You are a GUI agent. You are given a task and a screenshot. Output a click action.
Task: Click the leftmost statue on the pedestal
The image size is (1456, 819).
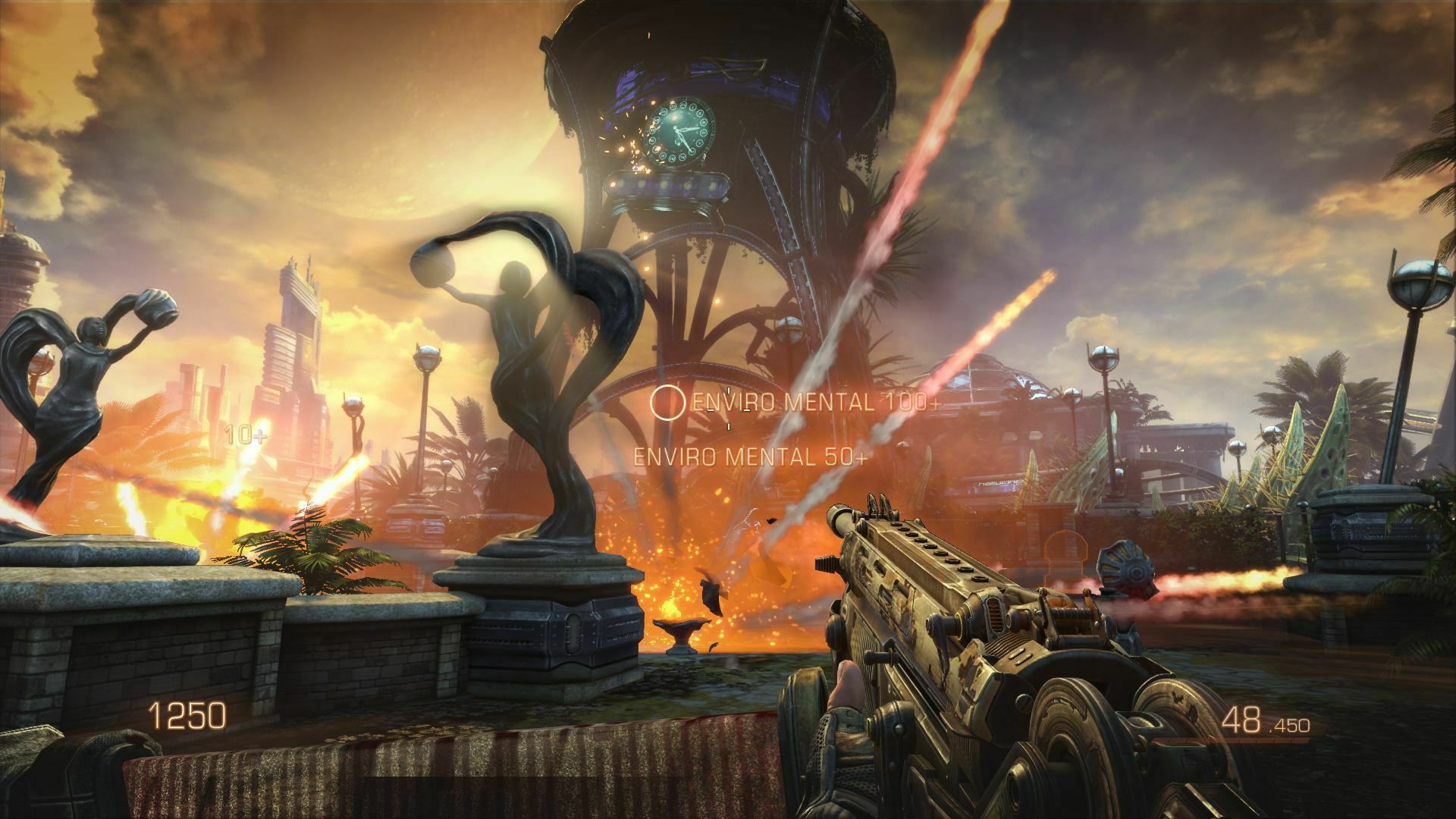pos(83,379)
